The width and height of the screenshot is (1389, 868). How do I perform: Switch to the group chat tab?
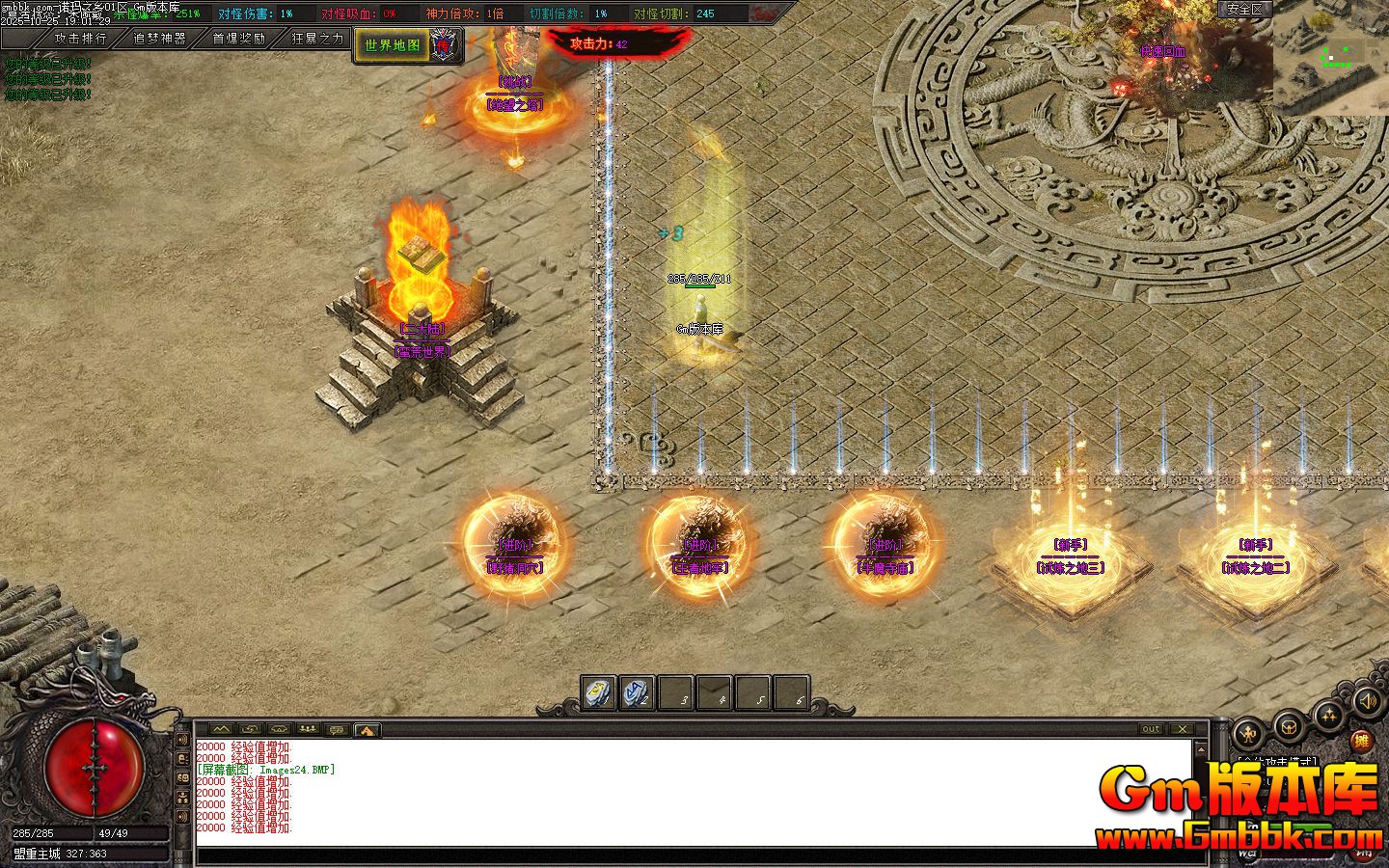pos(309,730)
